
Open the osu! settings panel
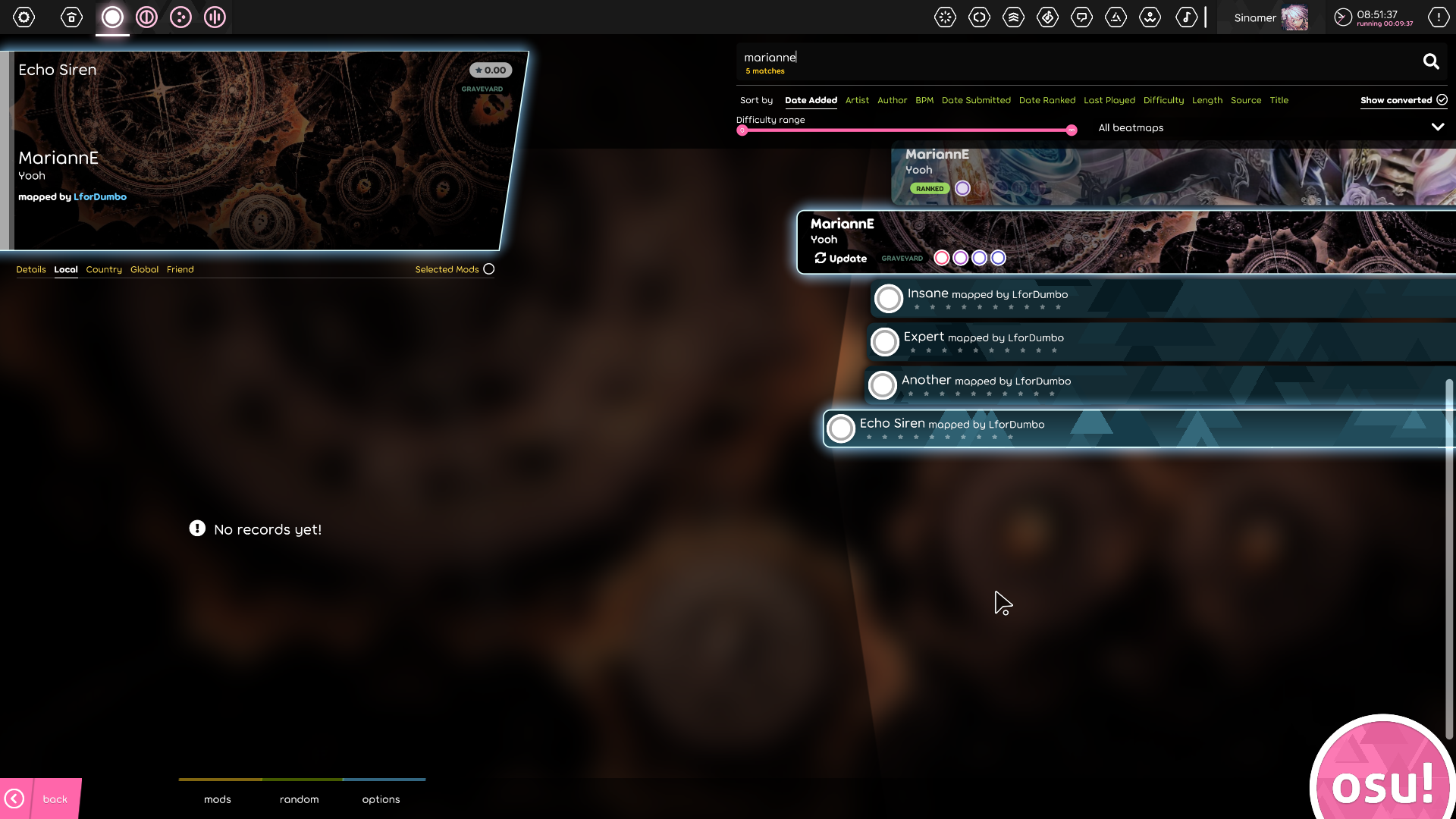(x=24, y=17)
